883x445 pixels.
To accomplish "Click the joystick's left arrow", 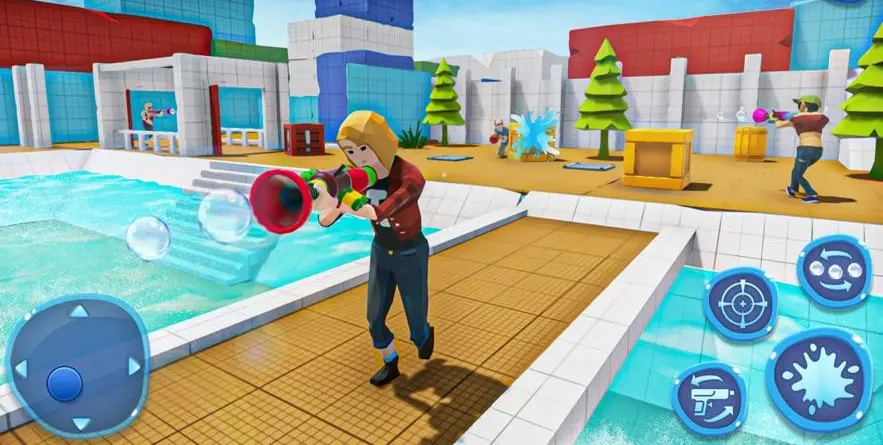I will [18, 366].
